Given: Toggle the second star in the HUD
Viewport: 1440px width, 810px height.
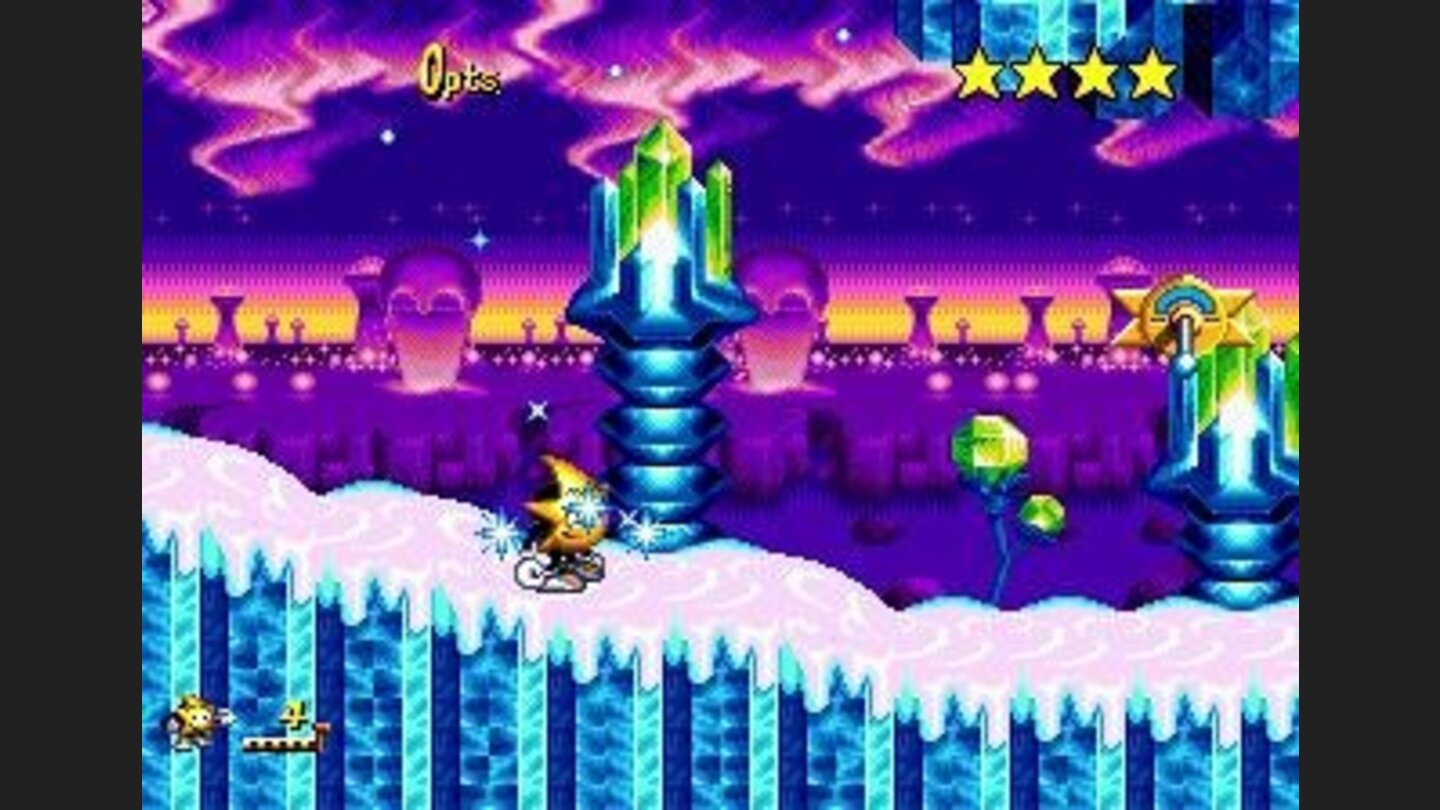Looking at the screenshot, I should click(1038, 70).
